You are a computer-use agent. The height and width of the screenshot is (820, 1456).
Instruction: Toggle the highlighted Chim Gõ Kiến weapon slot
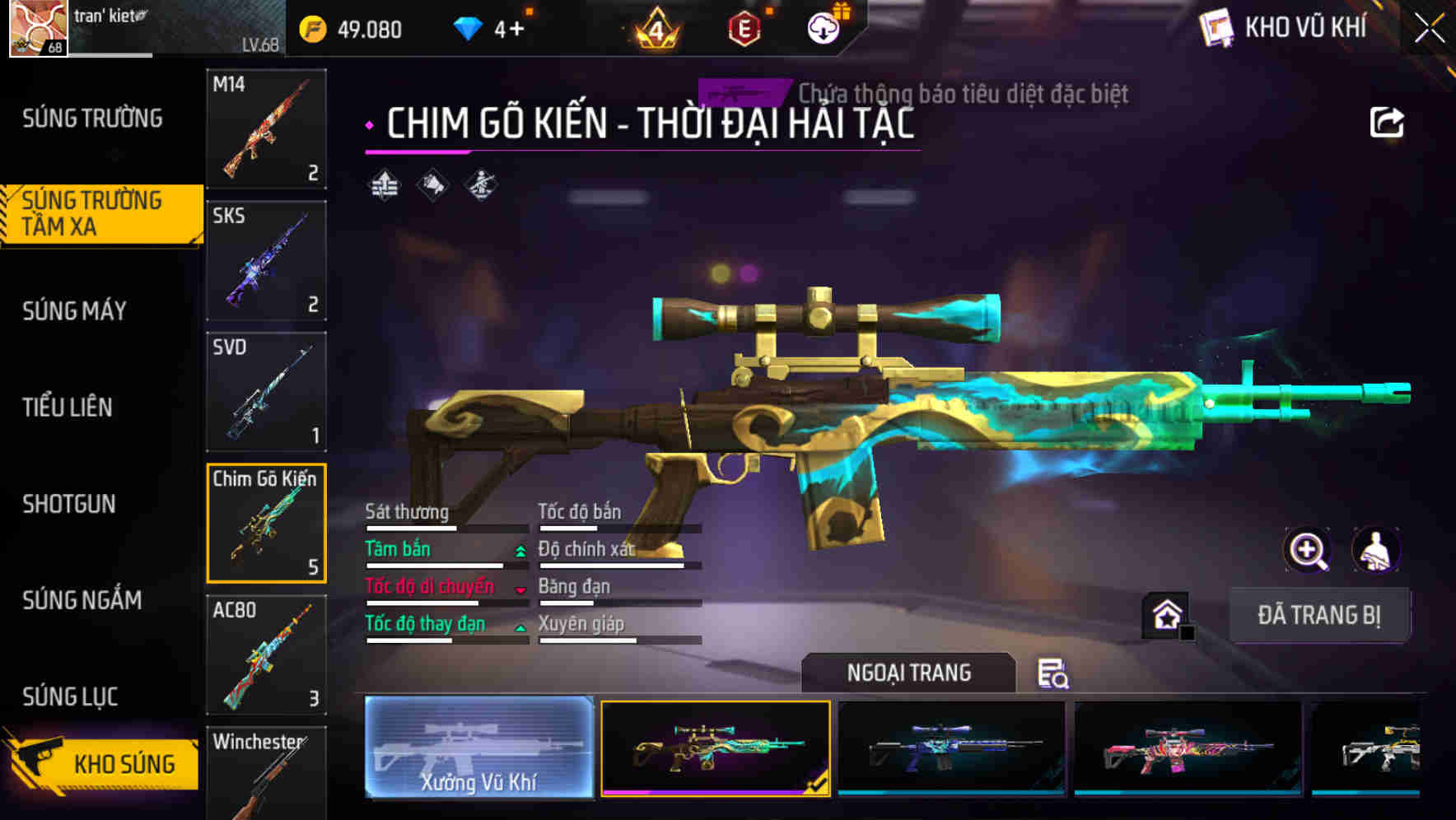point(265,522)
